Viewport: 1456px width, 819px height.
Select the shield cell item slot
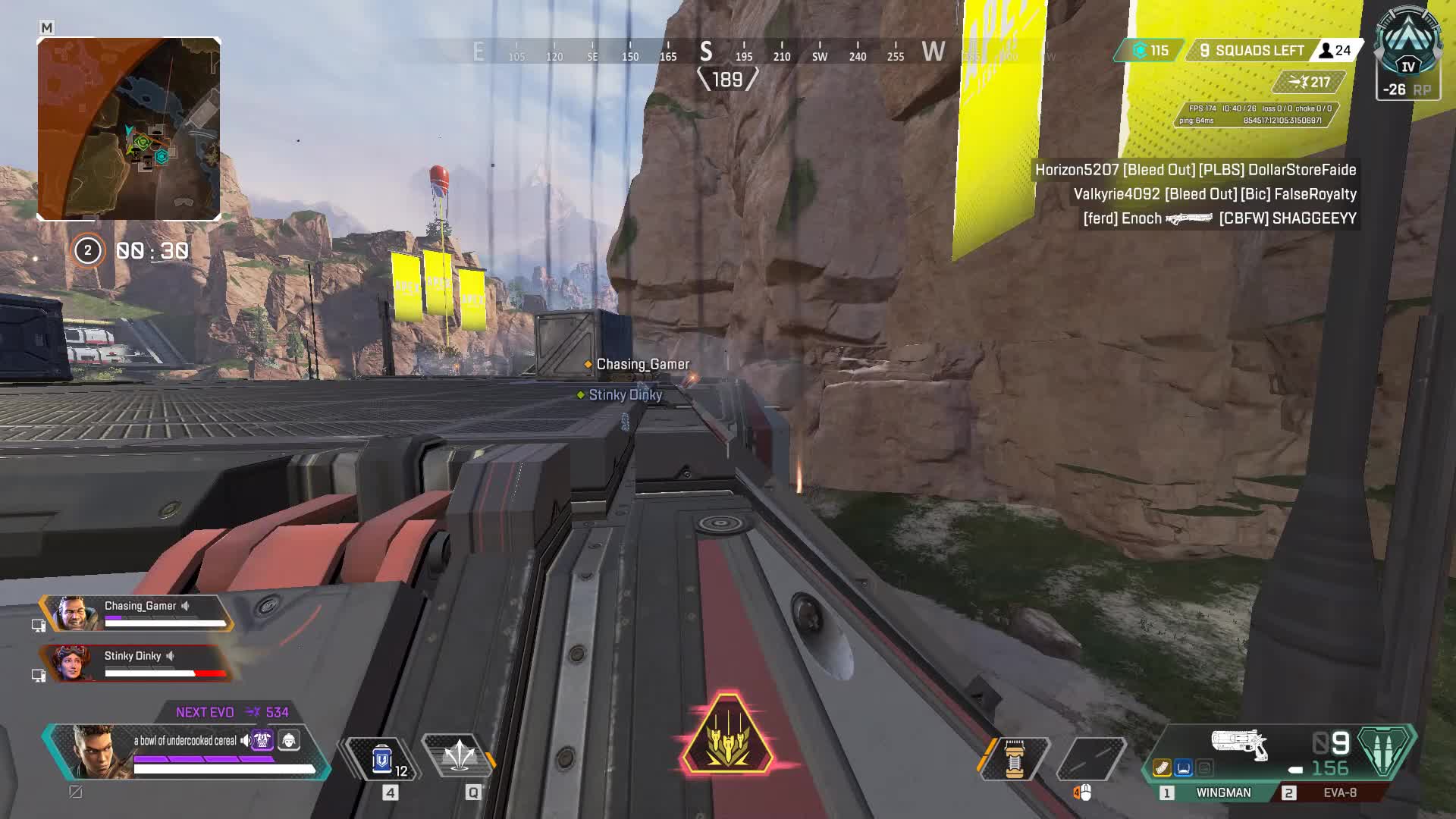tap(381, 759)
